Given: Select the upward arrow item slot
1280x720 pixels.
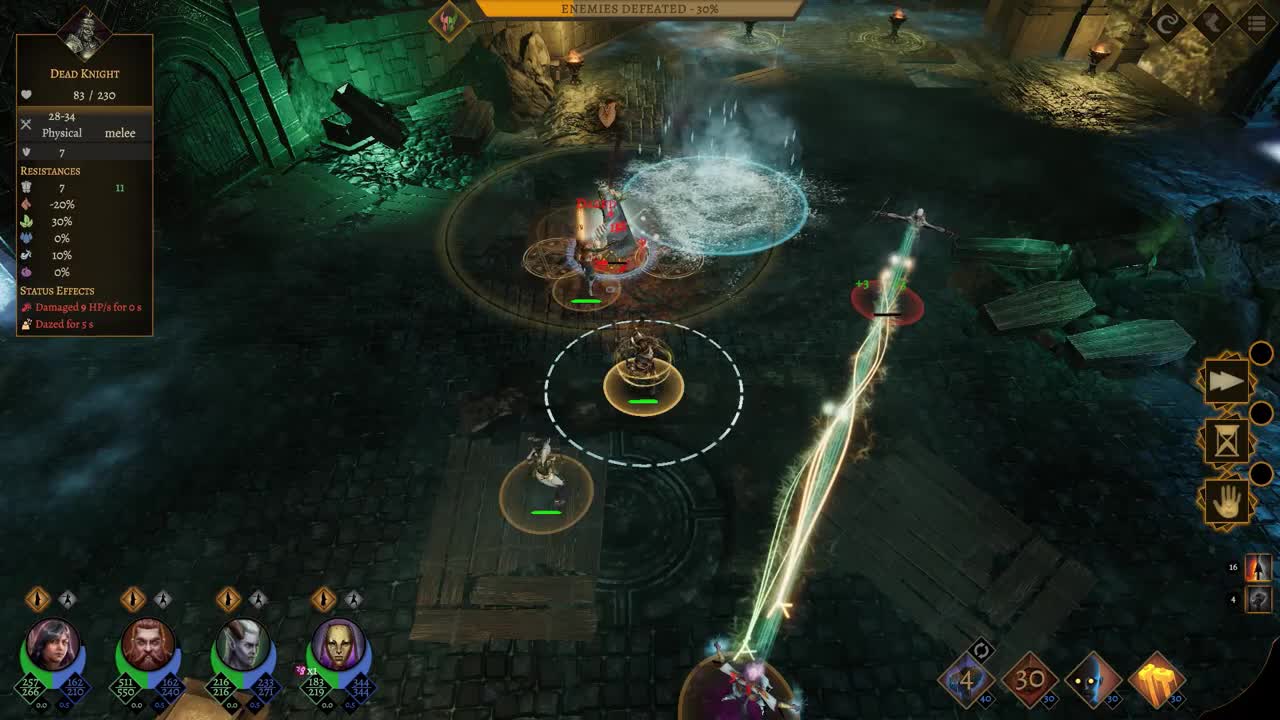Looking at the screenshot, I should click(1258, 568).
